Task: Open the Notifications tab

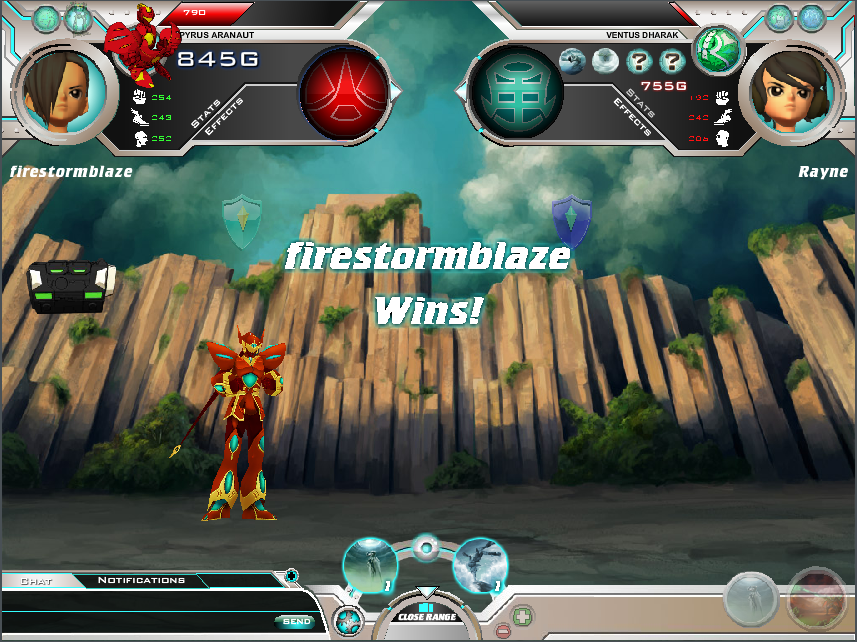Action: point(141,580)
